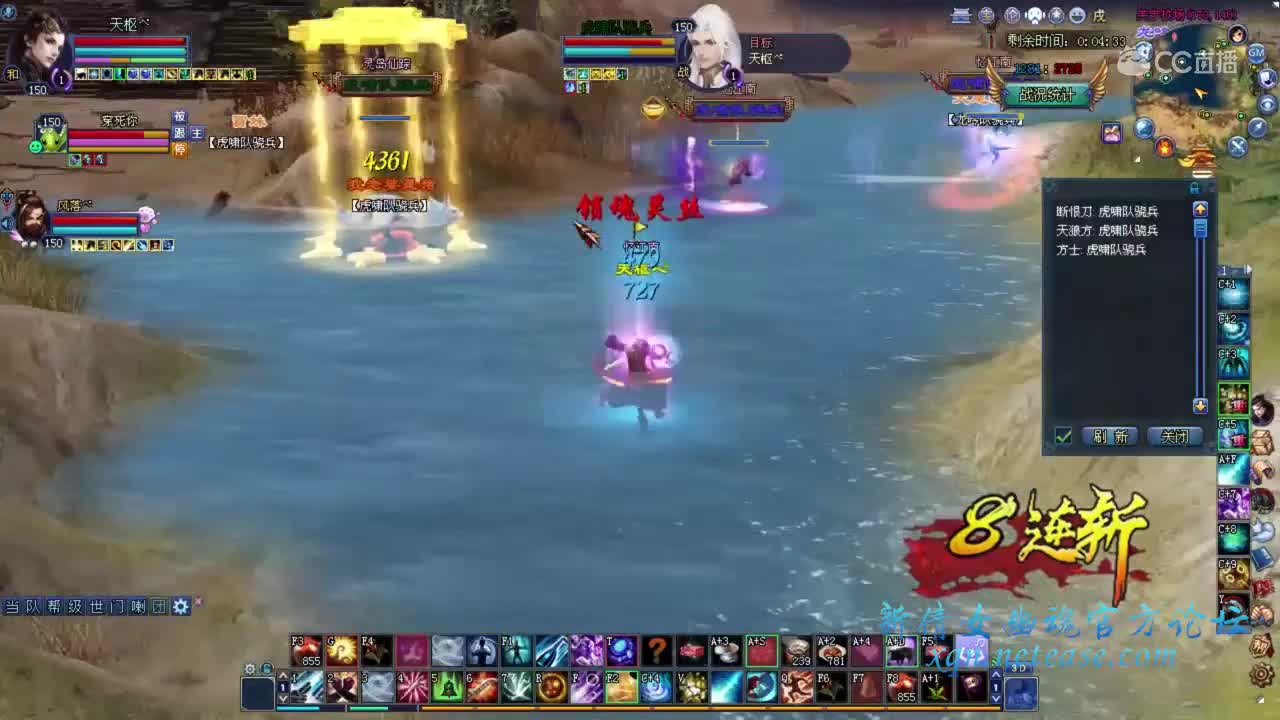Open chat settings via the gear icon
Viewport: 1280px width, 720px height.
(x=181, y=605)
